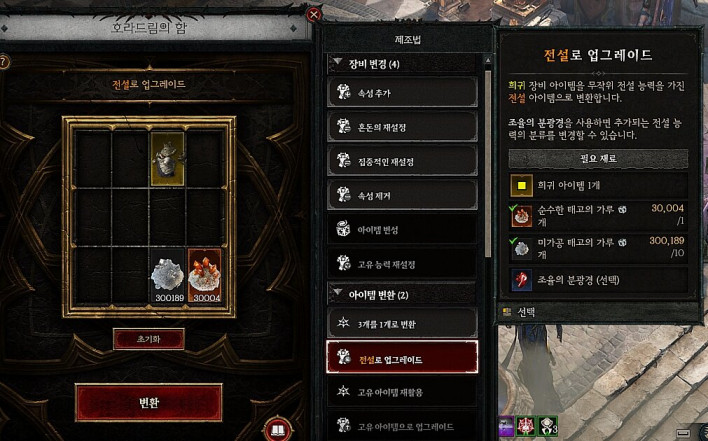Select the dust stack numbered 300189
The height and width of the screenshot is (441, 708).
point(167,276)
